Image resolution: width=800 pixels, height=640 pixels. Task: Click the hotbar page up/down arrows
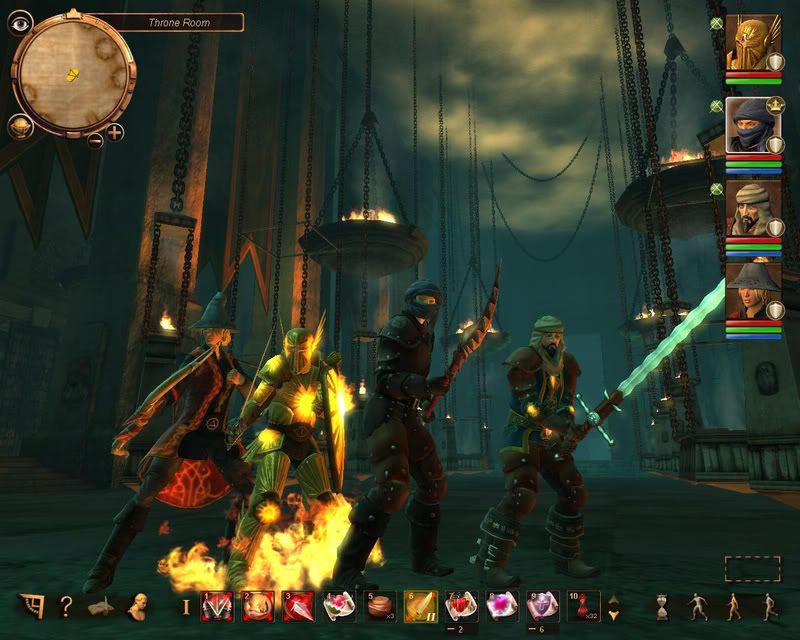614,607
